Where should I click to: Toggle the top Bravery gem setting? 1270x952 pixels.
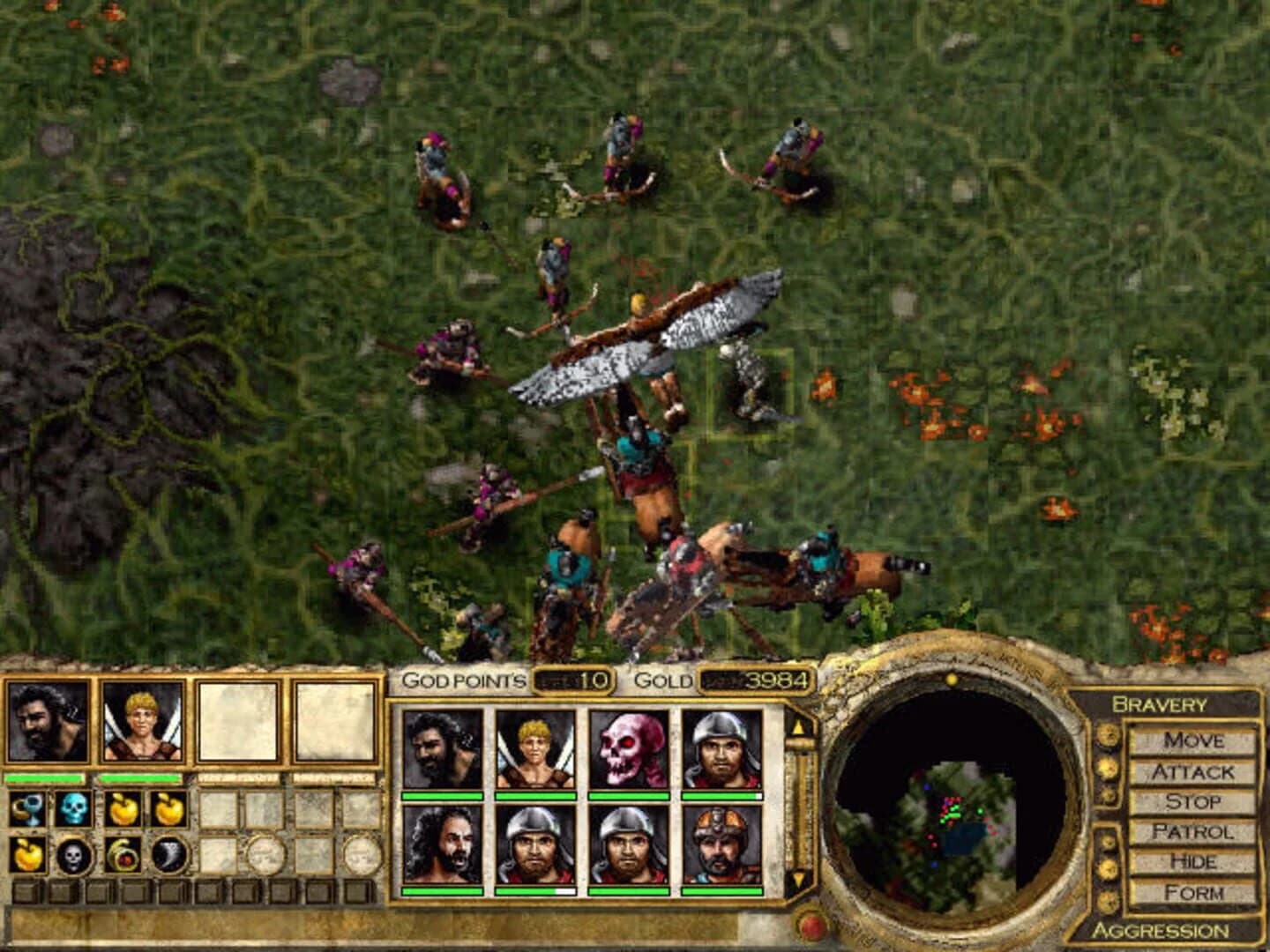pyautogui.click(x=1107, y=737)
